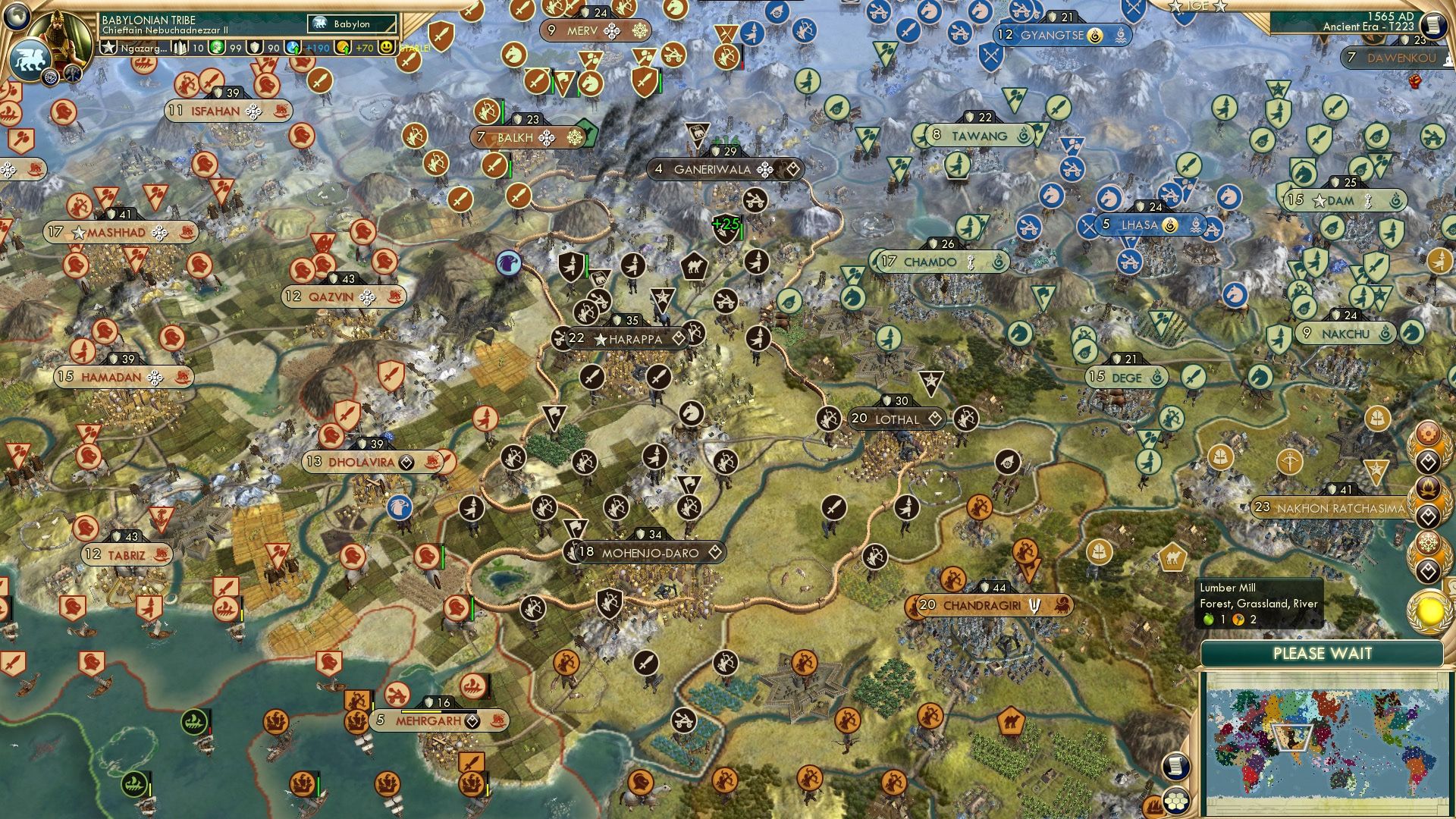This screenshot has width=1456, height=819.
Task: Click the Ngazarg city entry in the status bar
Action: click(144, 47)
